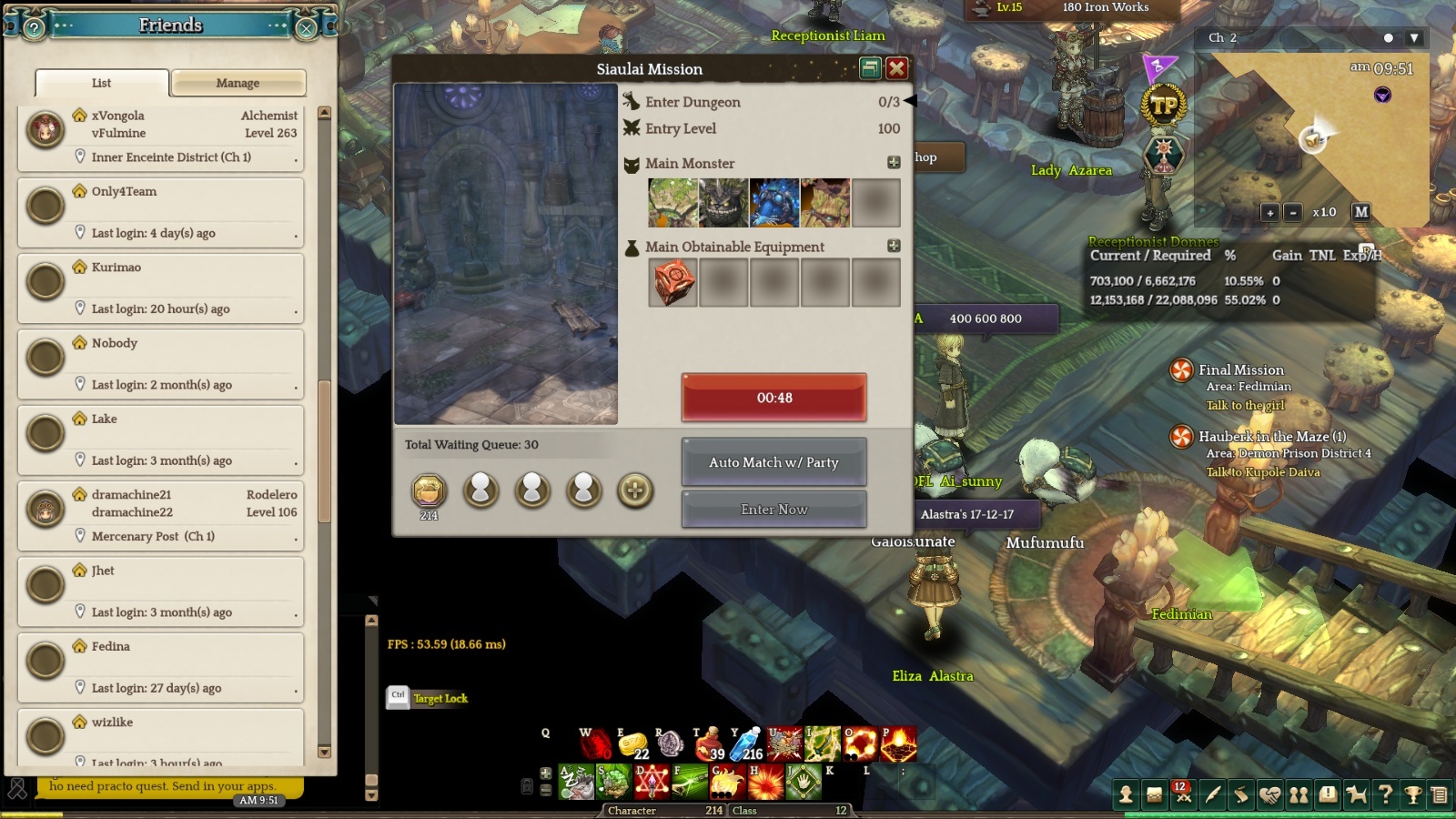Use the blue potion in slot Y
Image resolution: width=1456 pixels, height=819 pixels.
[x=747, y=743]
